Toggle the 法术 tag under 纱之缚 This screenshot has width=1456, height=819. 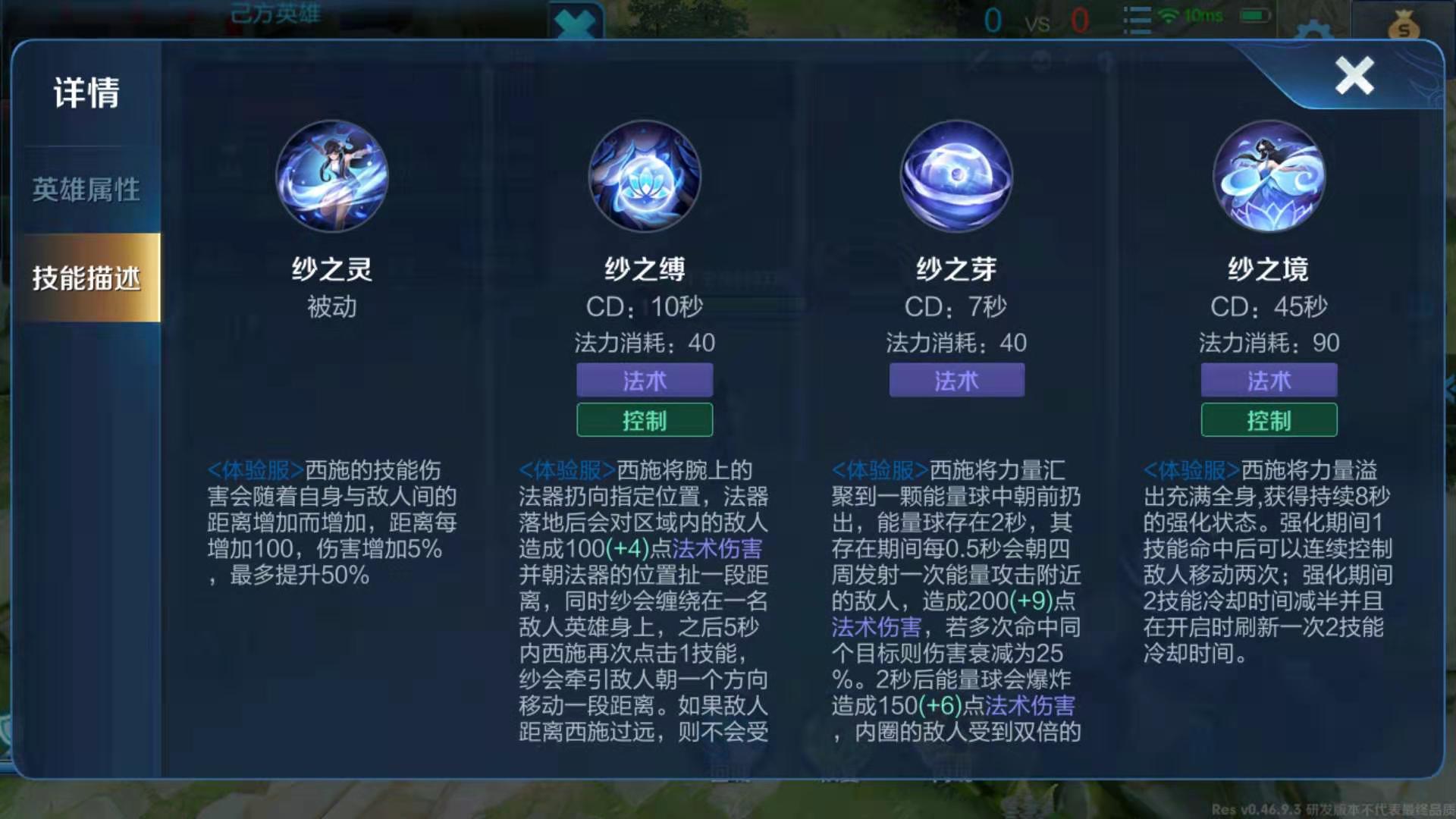644,381
